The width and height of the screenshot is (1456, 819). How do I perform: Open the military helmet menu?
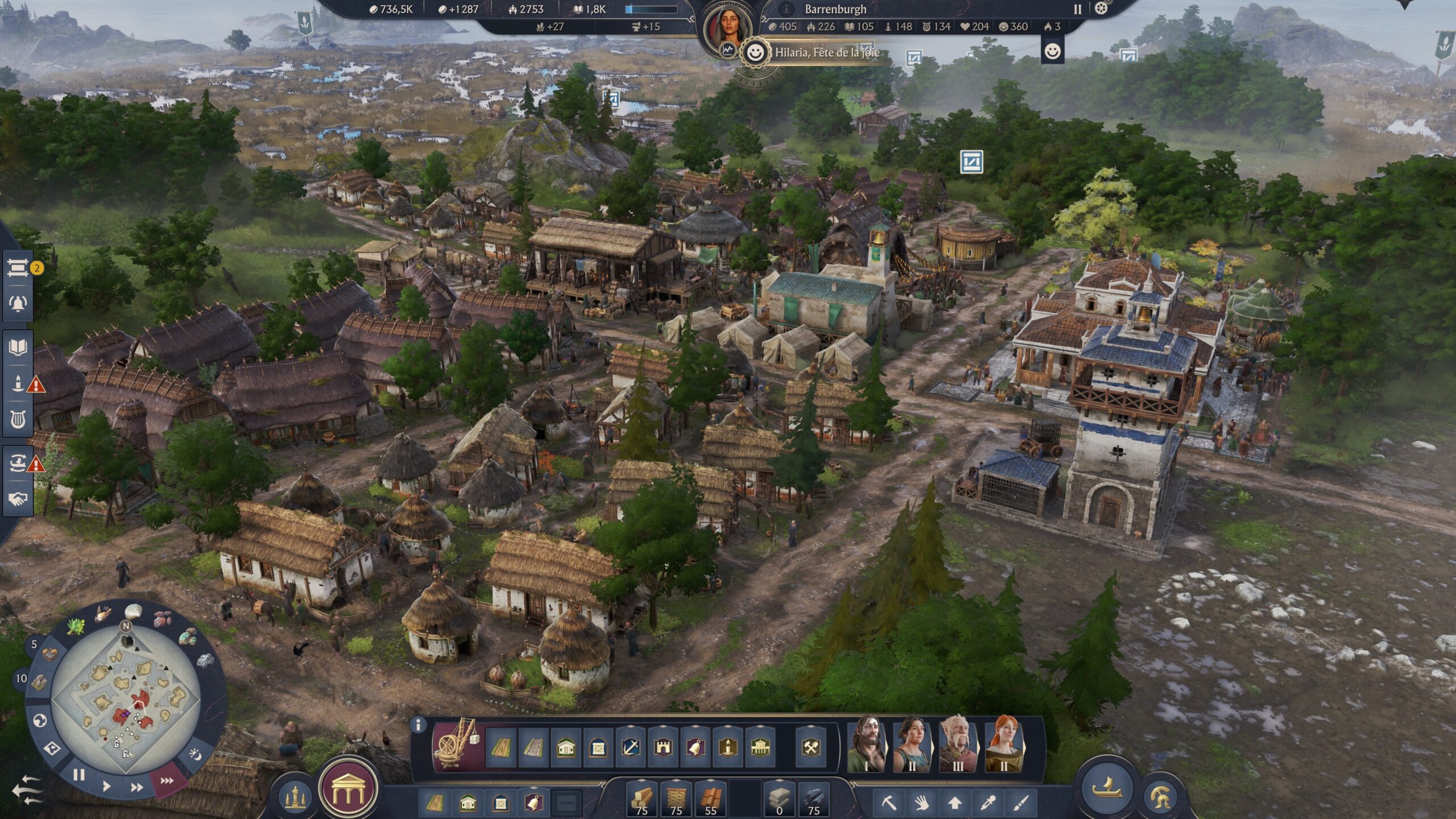(x=1160, y=797)
